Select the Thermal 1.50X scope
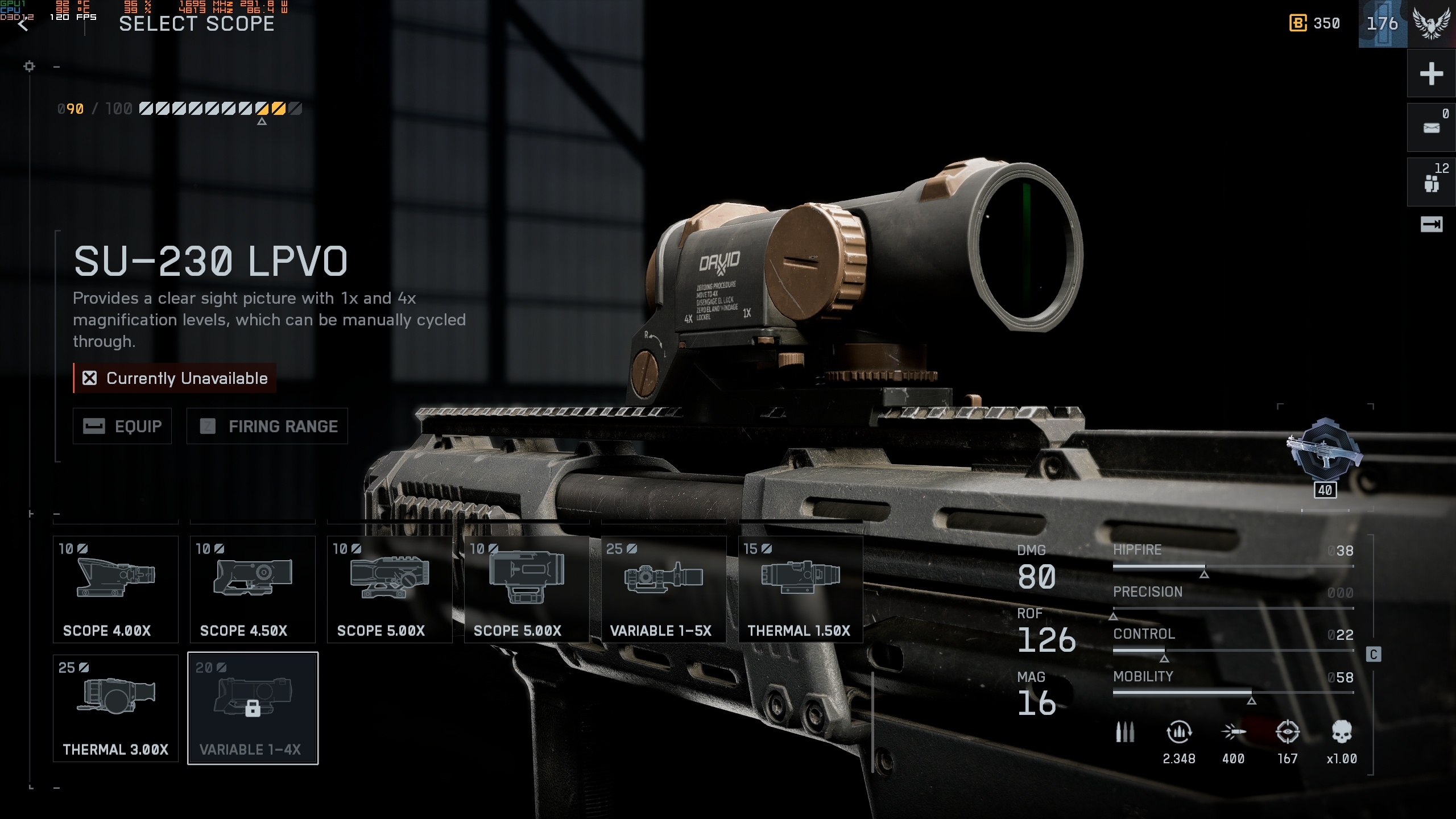Image resolution: width=1456 pixels, height=819 pixels. (800, 589)
